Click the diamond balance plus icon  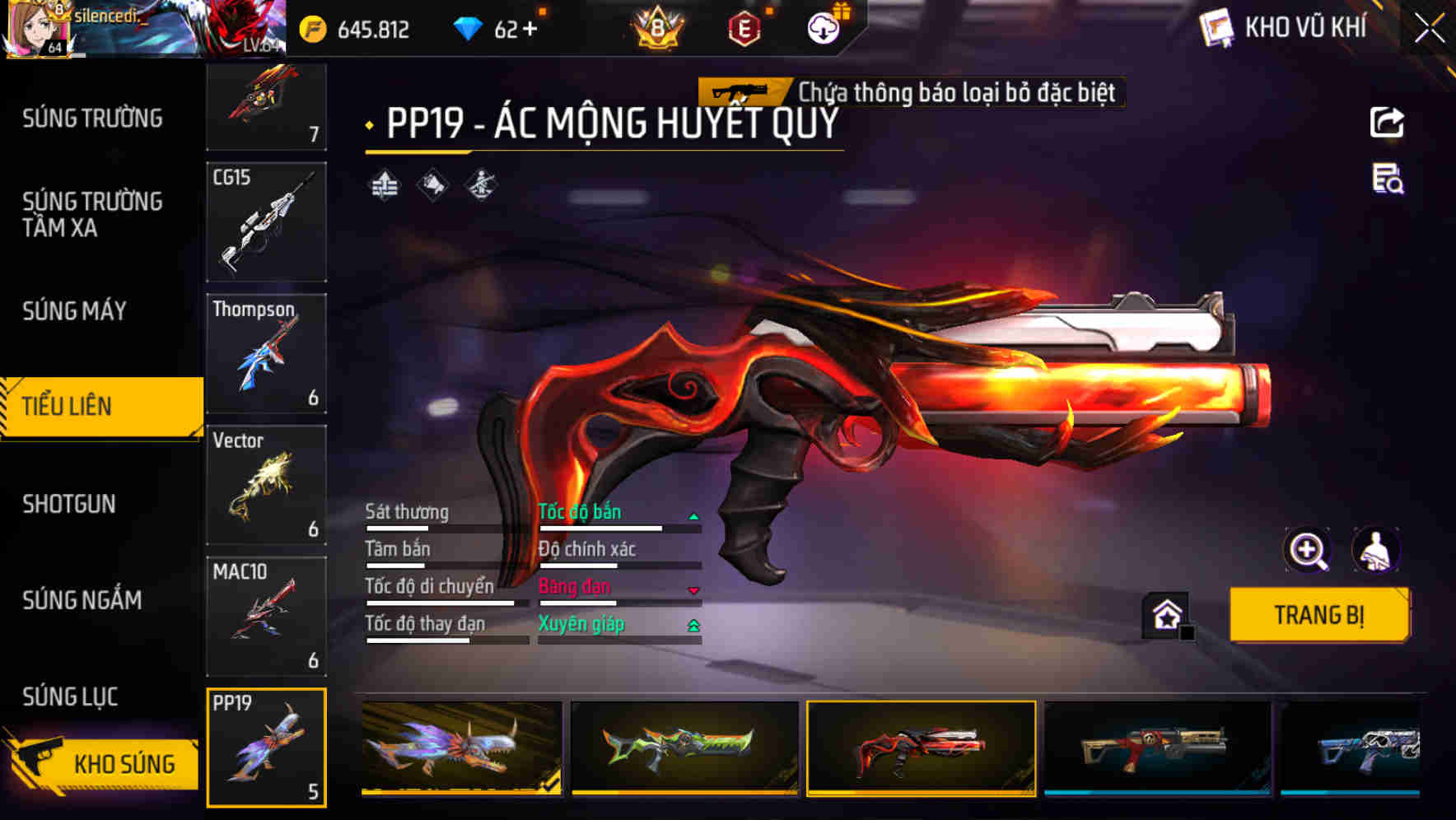[530, 27]
